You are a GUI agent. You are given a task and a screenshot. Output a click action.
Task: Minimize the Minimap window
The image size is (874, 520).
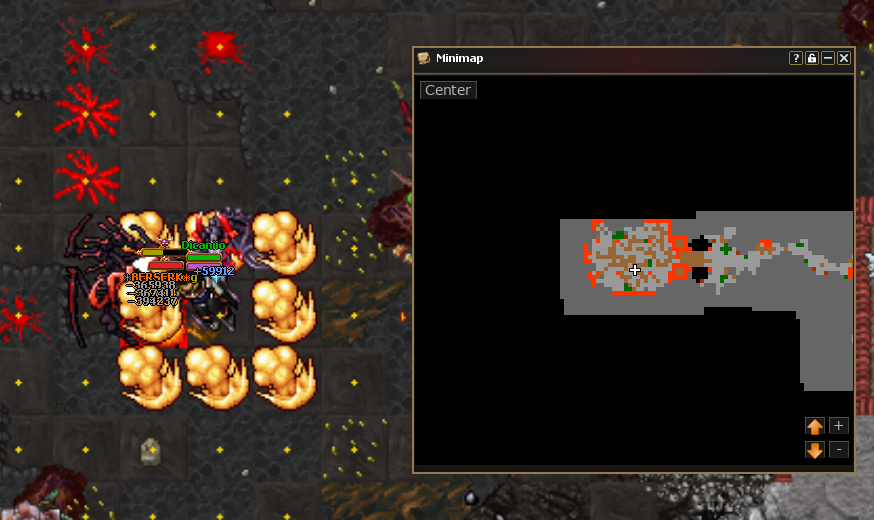(828, 58)
